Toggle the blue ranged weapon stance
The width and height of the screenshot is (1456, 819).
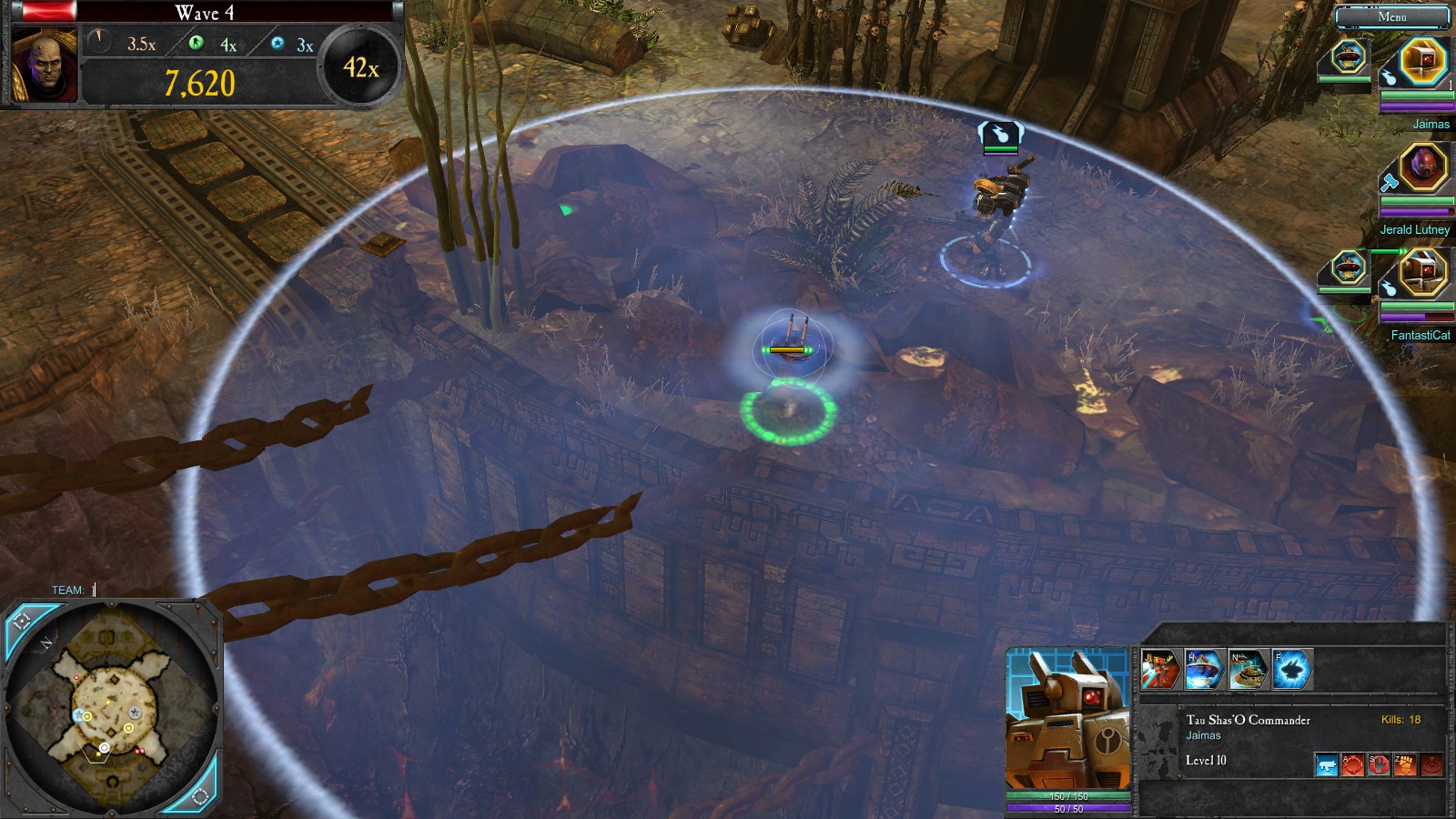coord(1327,764)
